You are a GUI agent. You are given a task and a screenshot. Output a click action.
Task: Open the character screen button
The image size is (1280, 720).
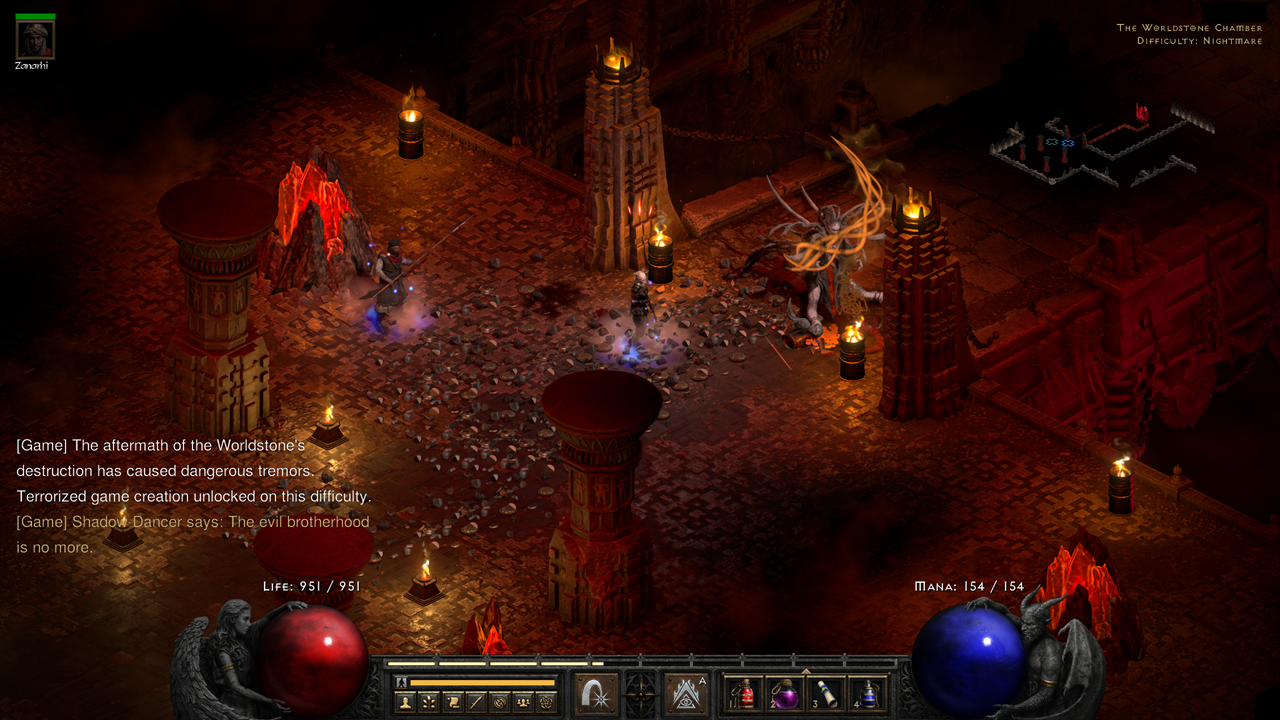pos(406,702)
